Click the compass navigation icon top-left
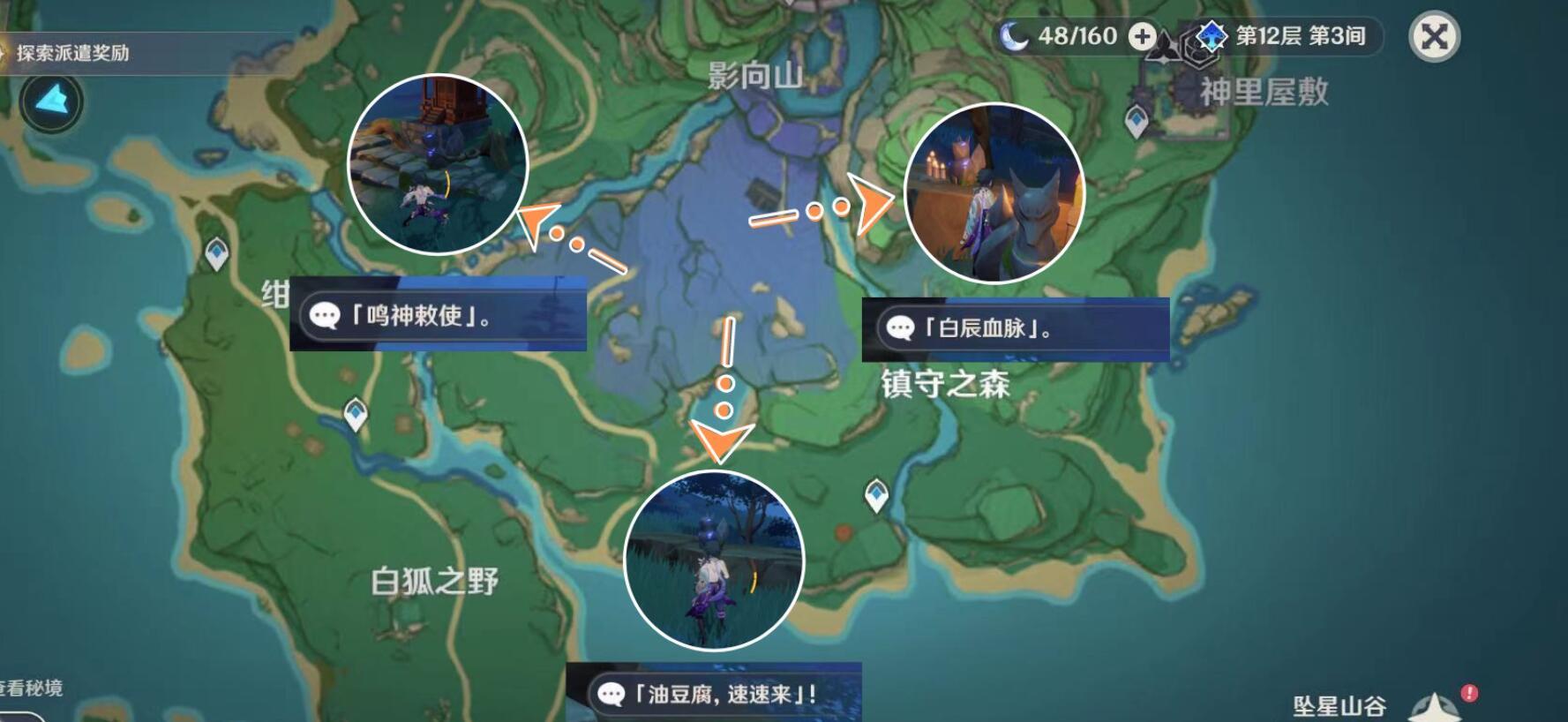1568x722 pixels. pyautogui.click(x=50, y=102)
